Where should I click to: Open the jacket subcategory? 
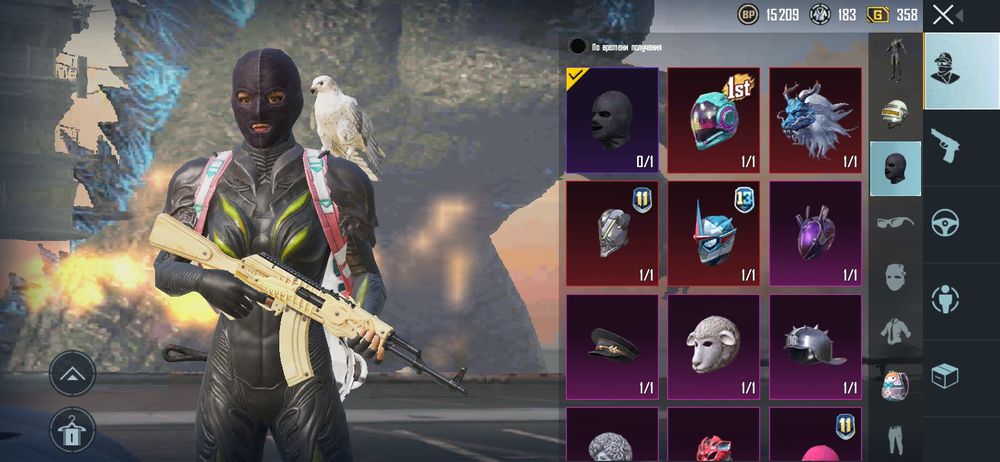(894, 331)
